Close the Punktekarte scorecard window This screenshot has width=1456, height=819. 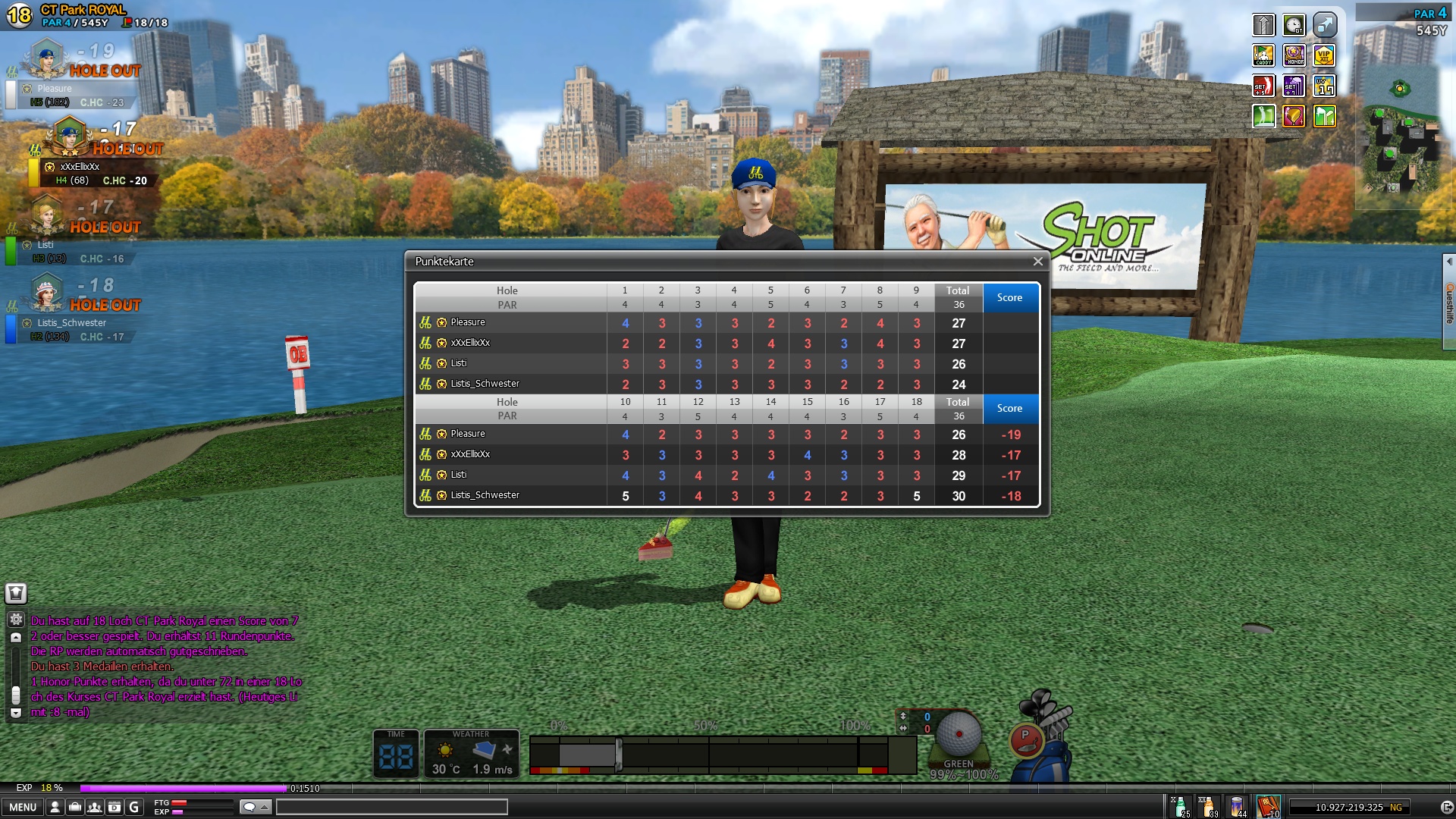coord(1037,262)
